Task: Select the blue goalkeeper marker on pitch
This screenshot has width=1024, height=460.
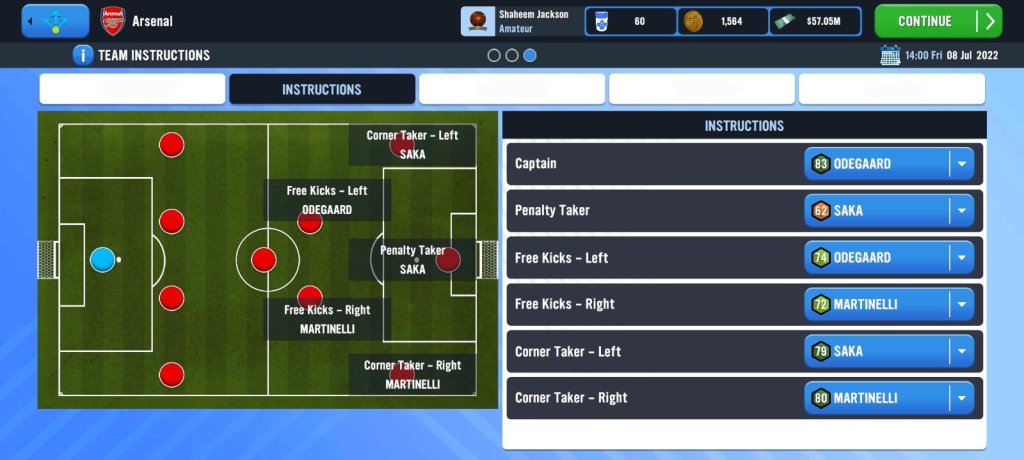Action: (x=102, y=260)
